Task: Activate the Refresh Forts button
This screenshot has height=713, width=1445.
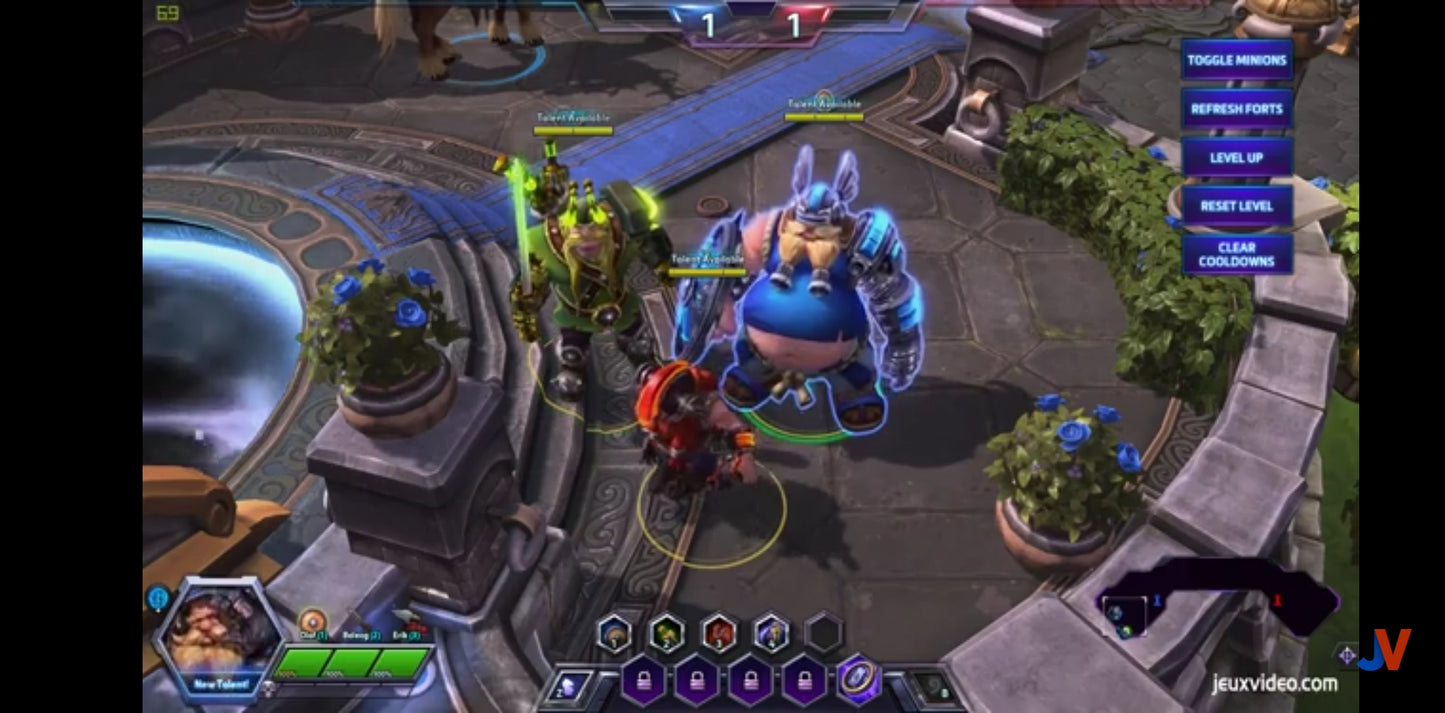Action: click(1236, 109)
